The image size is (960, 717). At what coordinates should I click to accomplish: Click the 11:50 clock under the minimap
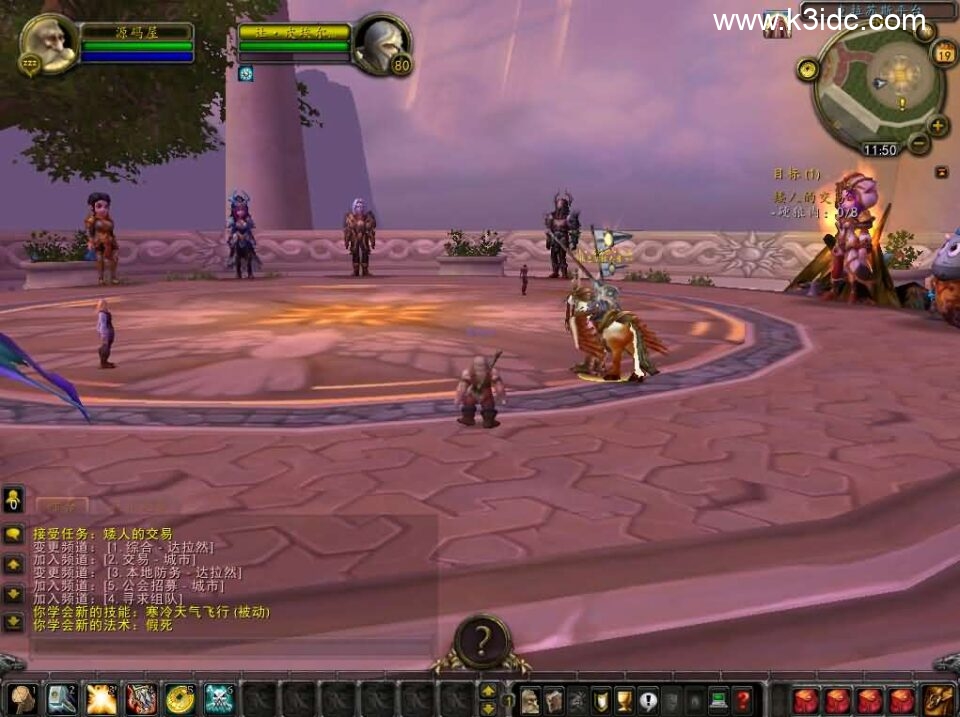(x=880, y=150)
